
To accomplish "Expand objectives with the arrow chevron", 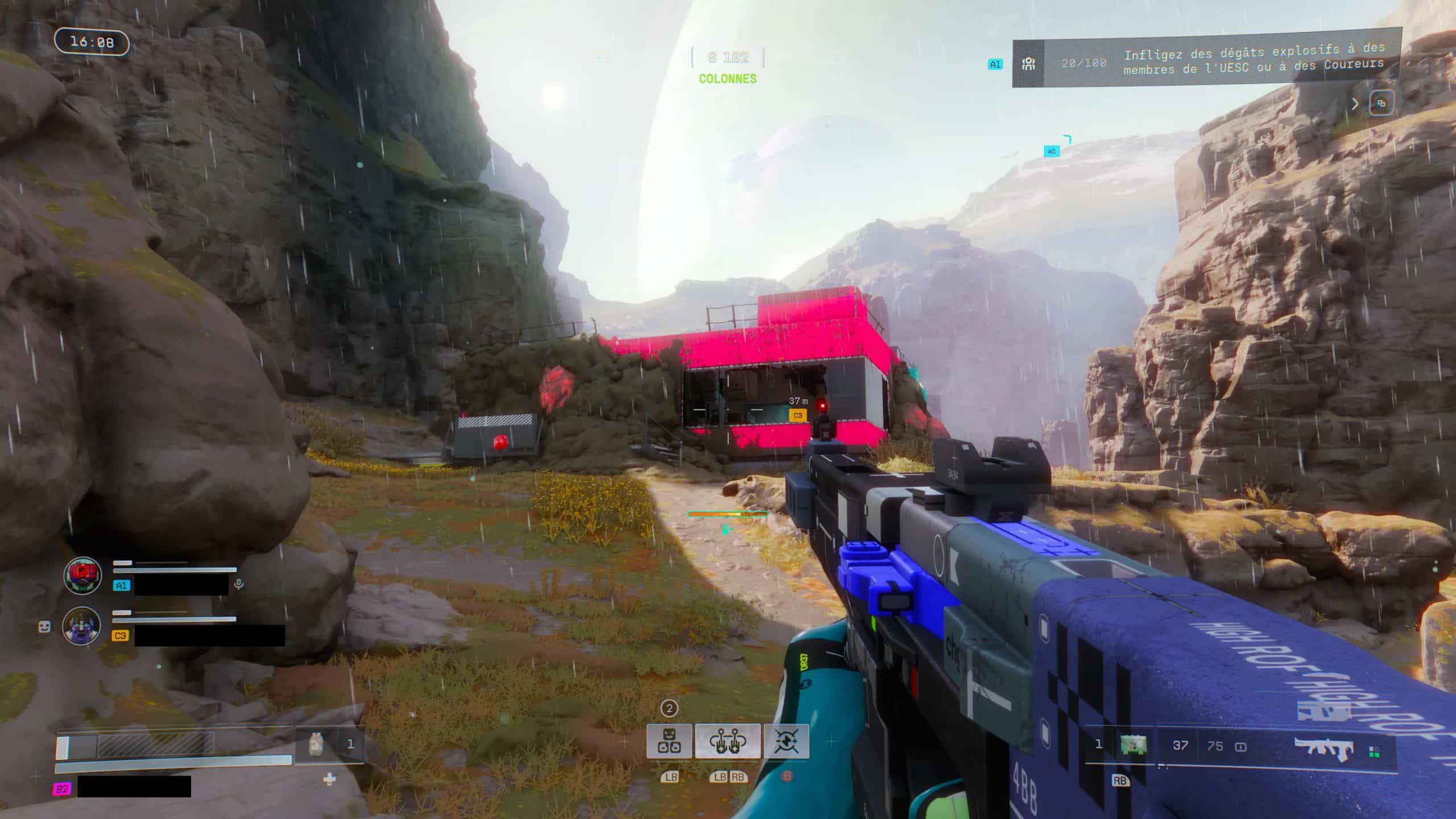I will tap(1355, 104).
